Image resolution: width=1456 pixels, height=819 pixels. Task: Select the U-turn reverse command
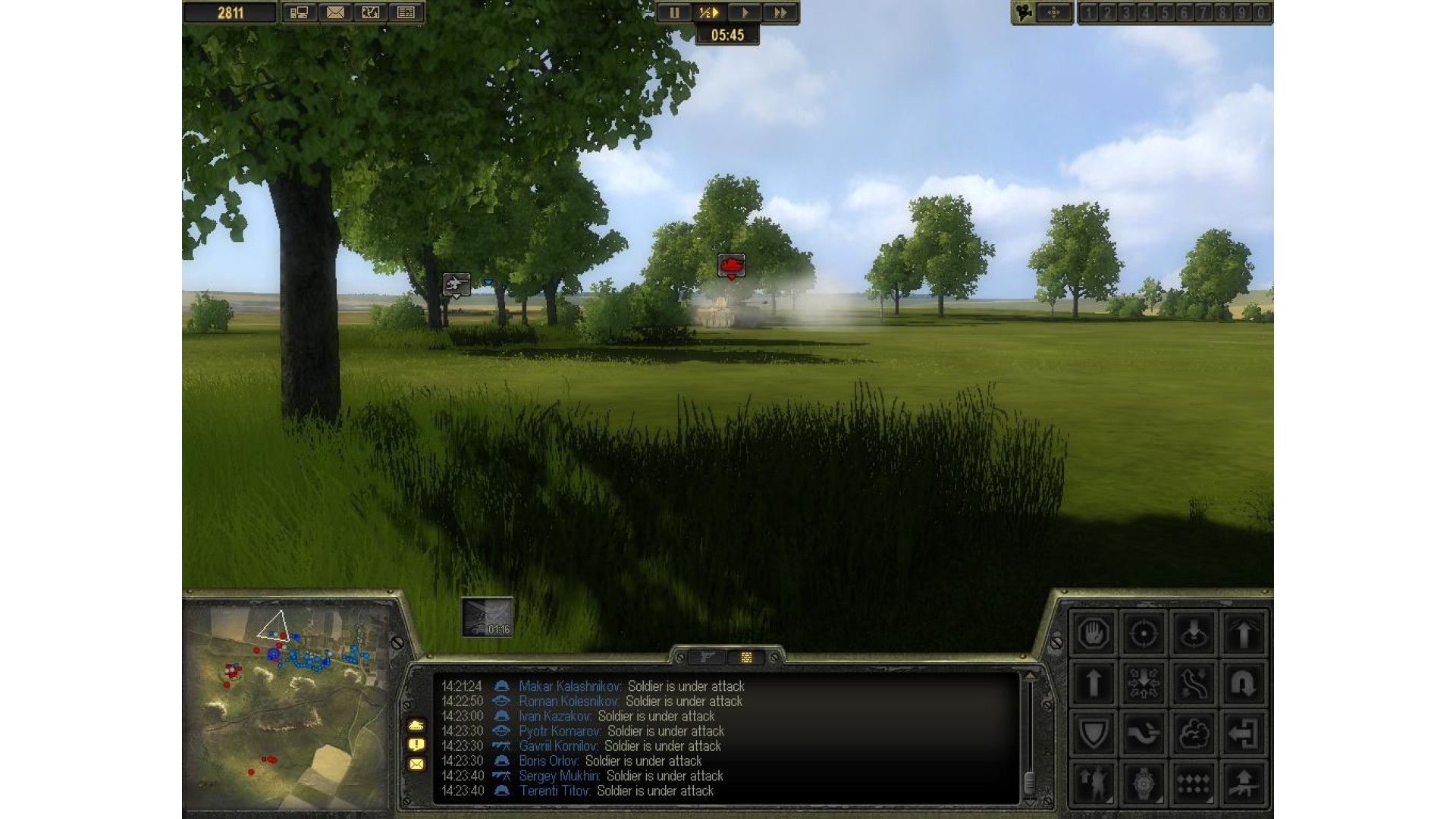1243,683
